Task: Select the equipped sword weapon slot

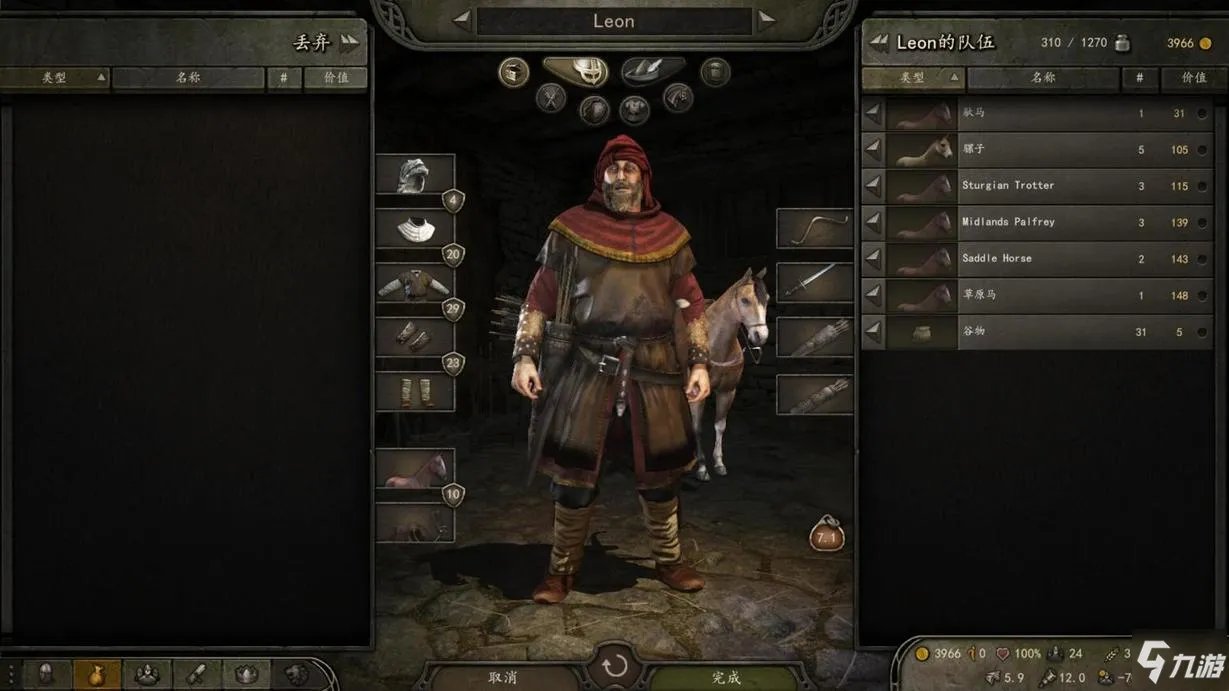Action: tap(814, 283)
